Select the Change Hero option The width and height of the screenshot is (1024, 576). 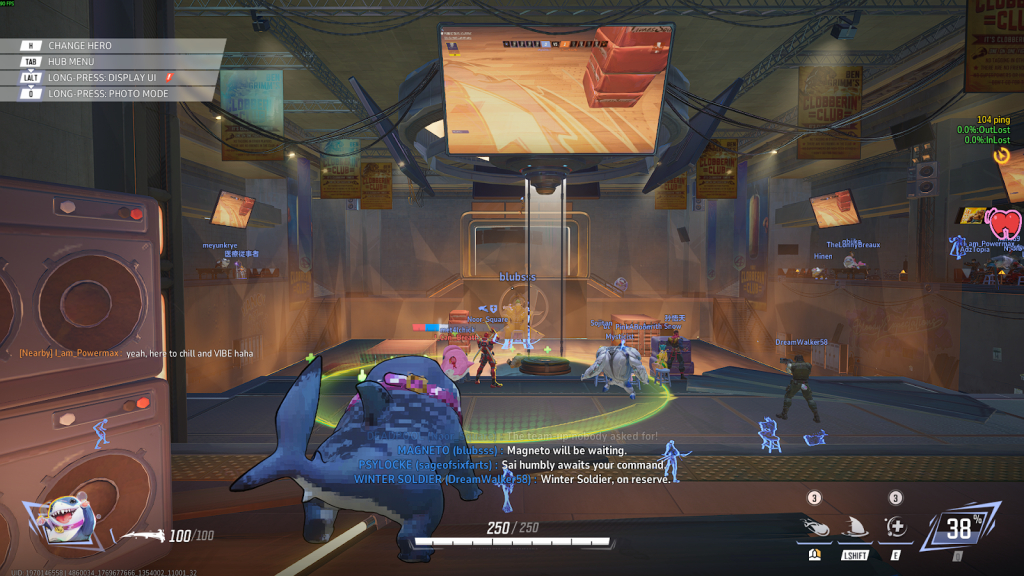pos(80,46)
